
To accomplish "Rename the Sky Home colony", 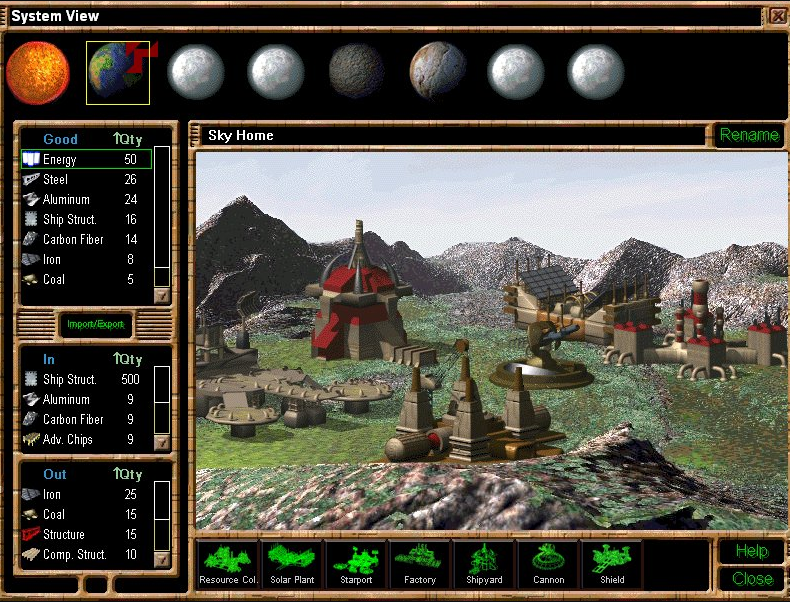I will point(749,135).
